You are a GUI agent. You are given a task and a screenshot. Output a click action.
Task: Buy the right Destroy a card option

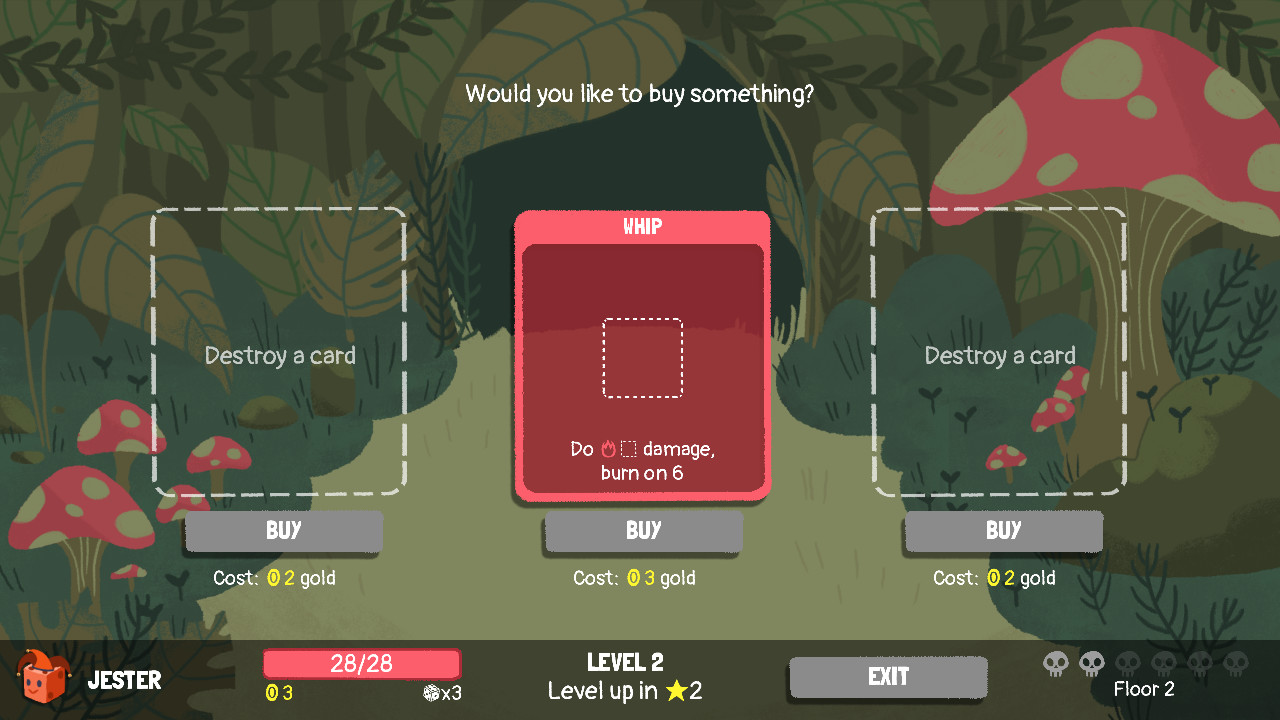[1003, 531]
